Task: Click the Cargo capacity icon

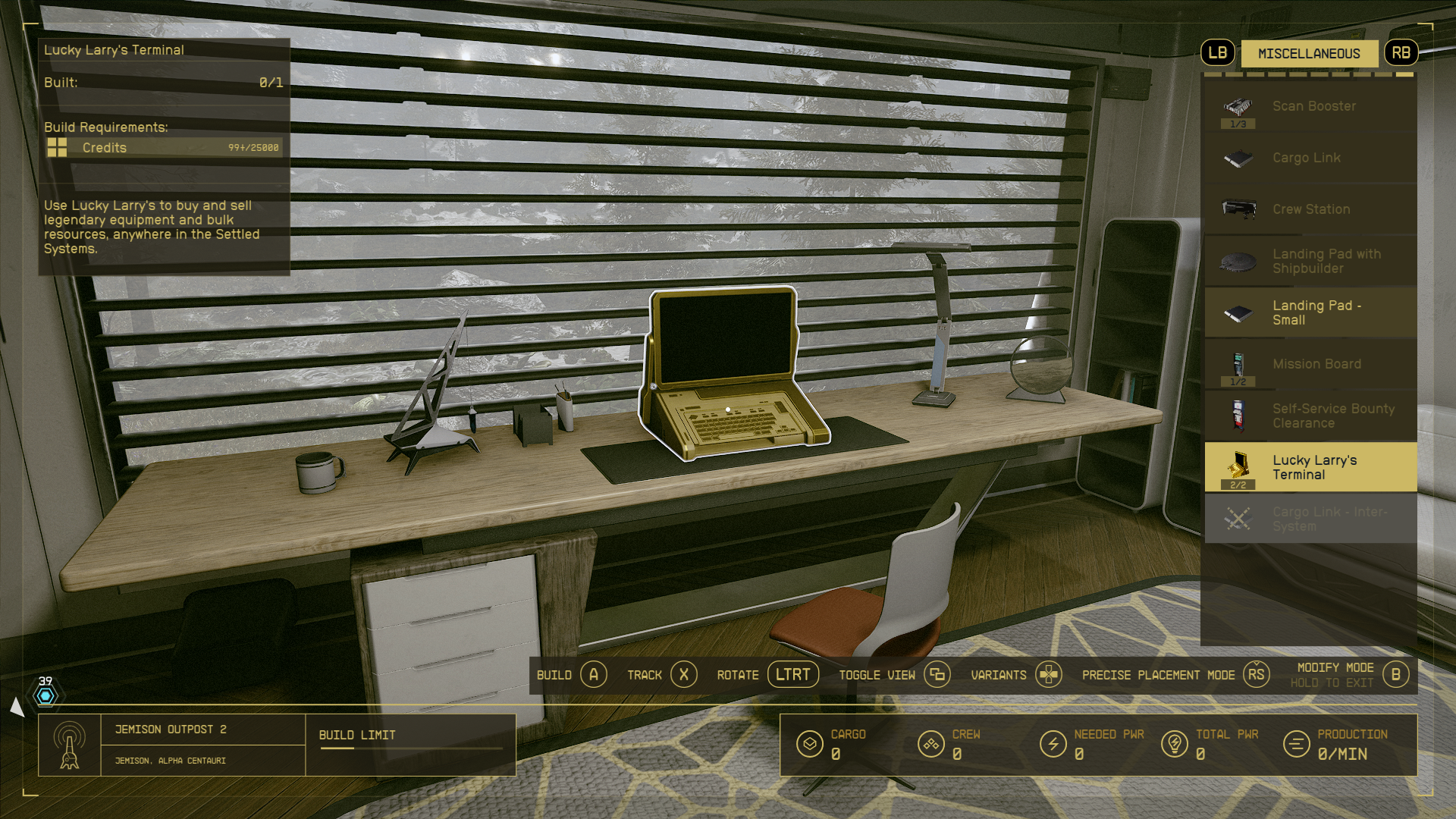Action: pyautogui.click(x=811, y=744)
